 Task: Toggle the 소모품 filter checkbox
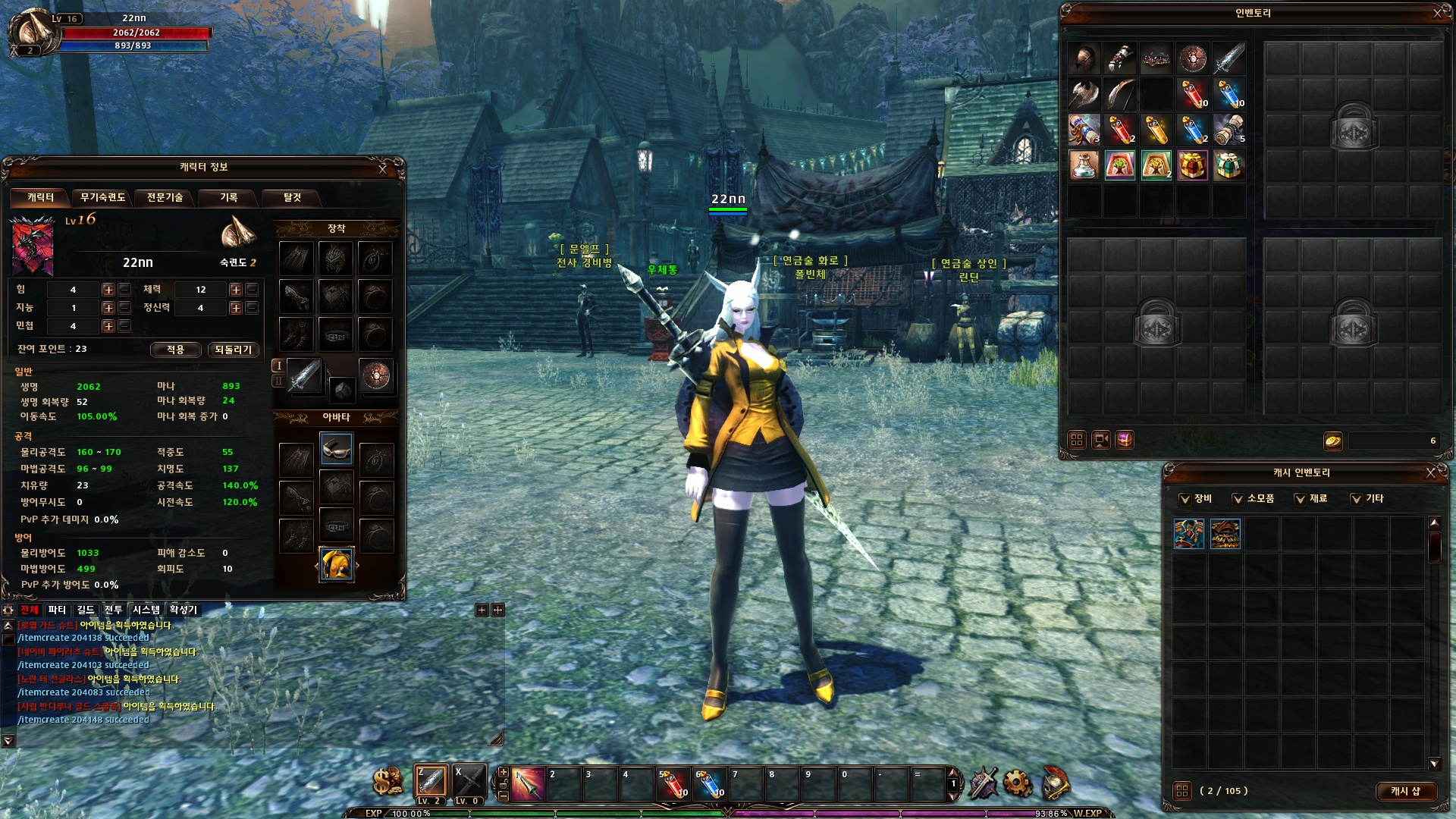tap(1238, 499)
